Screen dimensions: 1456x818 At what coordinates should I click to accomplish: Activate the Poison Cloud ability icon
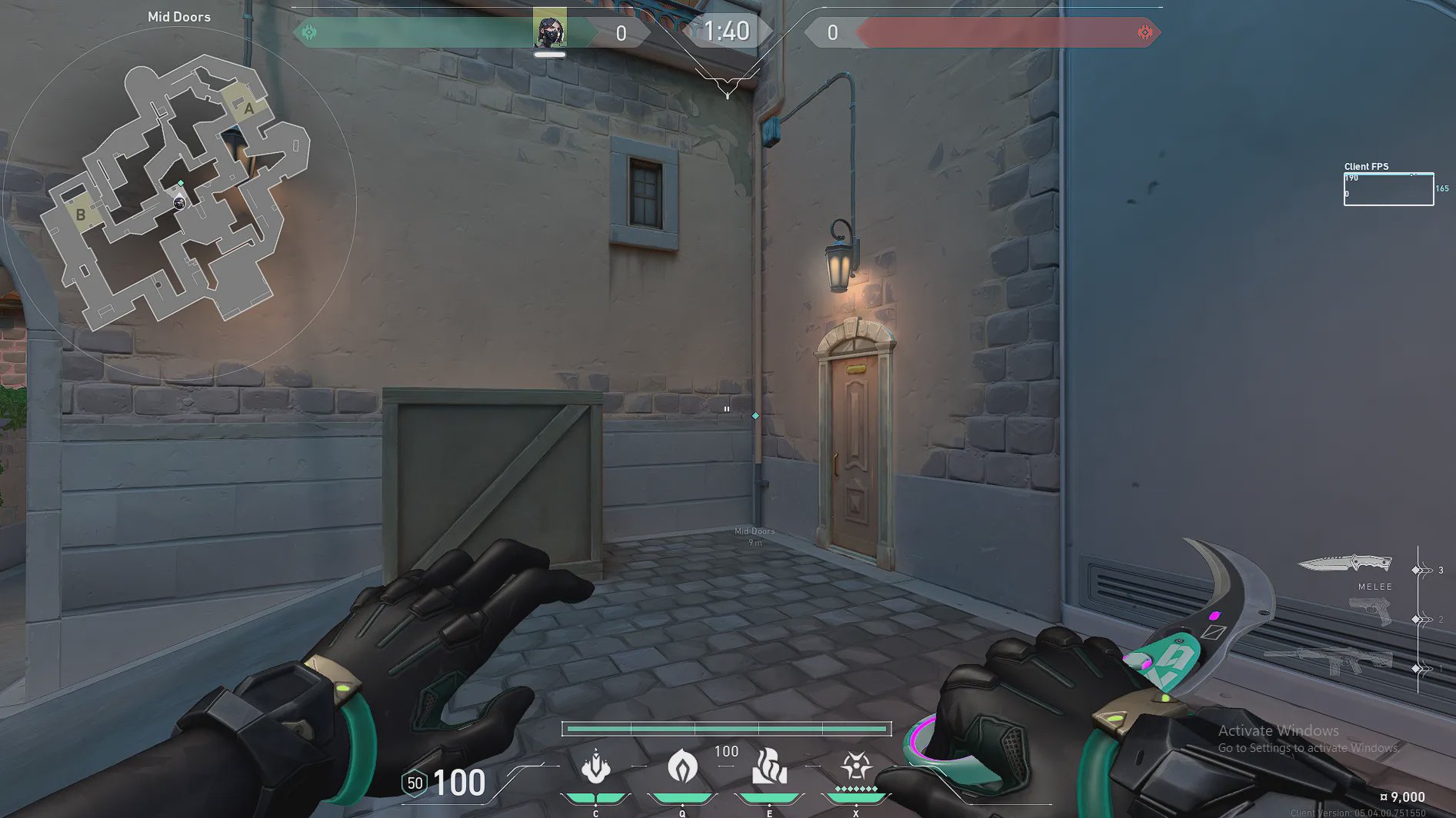pos(682,766)
